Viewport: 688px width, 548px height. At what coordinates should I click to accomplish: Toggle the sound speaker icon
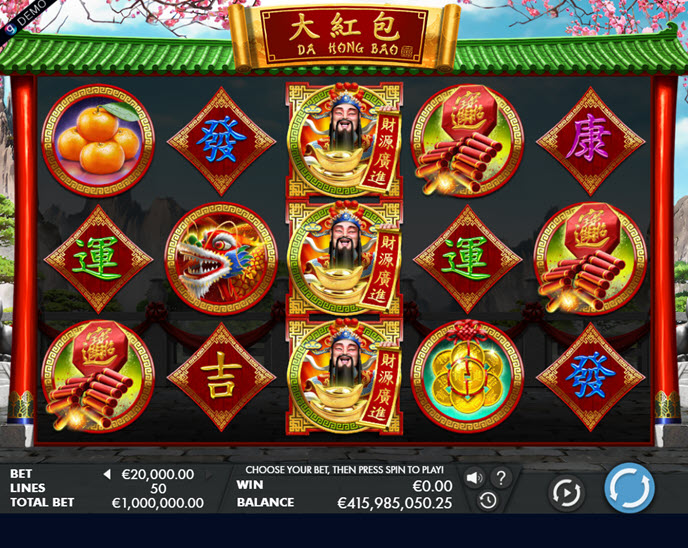point(474,477)
